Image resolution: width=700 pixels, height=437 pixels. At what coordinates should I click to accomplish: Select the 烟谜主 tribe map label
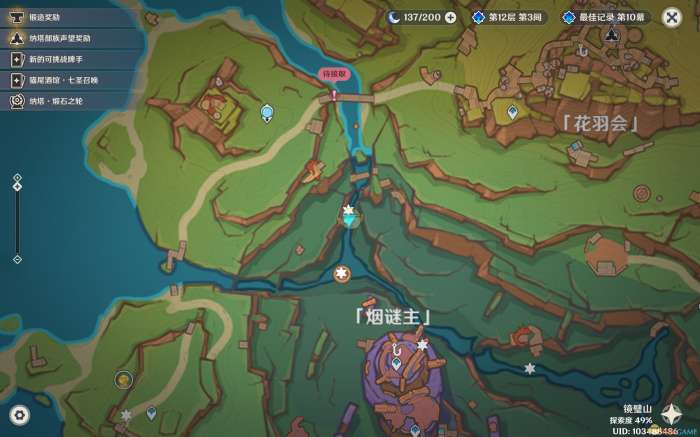392,318
